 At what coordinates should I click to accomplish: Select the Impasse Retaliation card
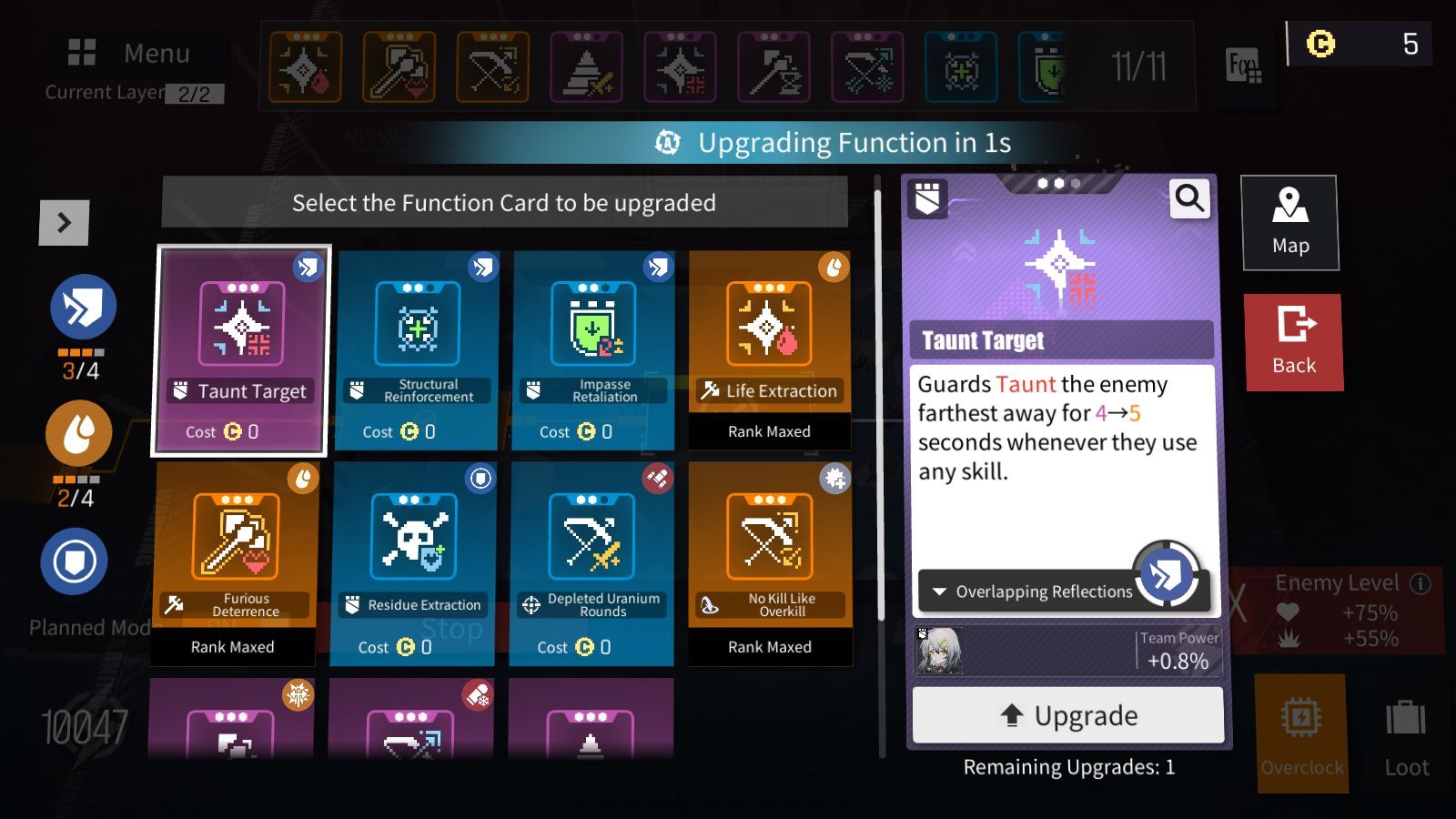(x=593, y=350)
